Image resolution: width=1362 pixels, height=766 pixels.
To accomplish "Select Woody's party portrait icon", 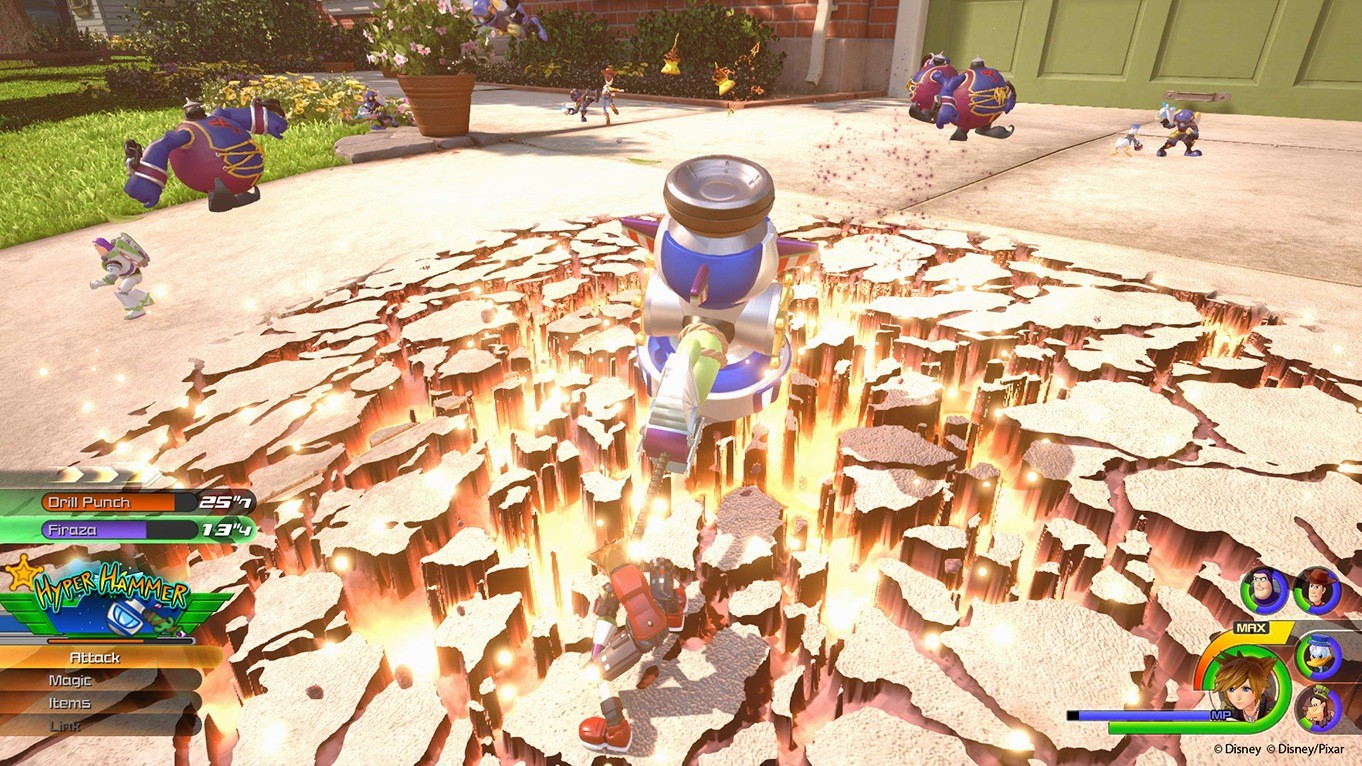I will (1320, 590).
